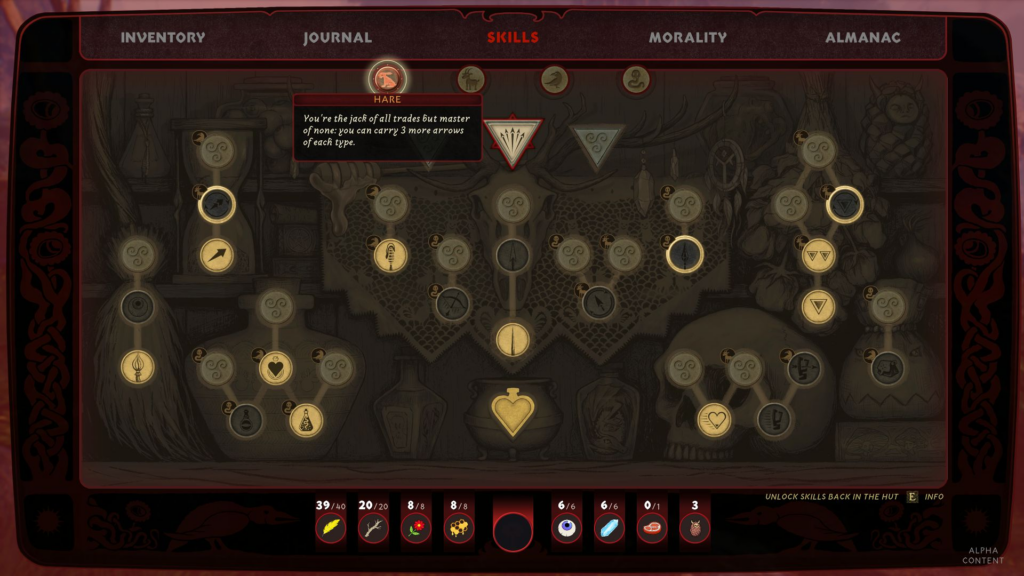
Task: Select the Skills tab
Action: point(512,38)
